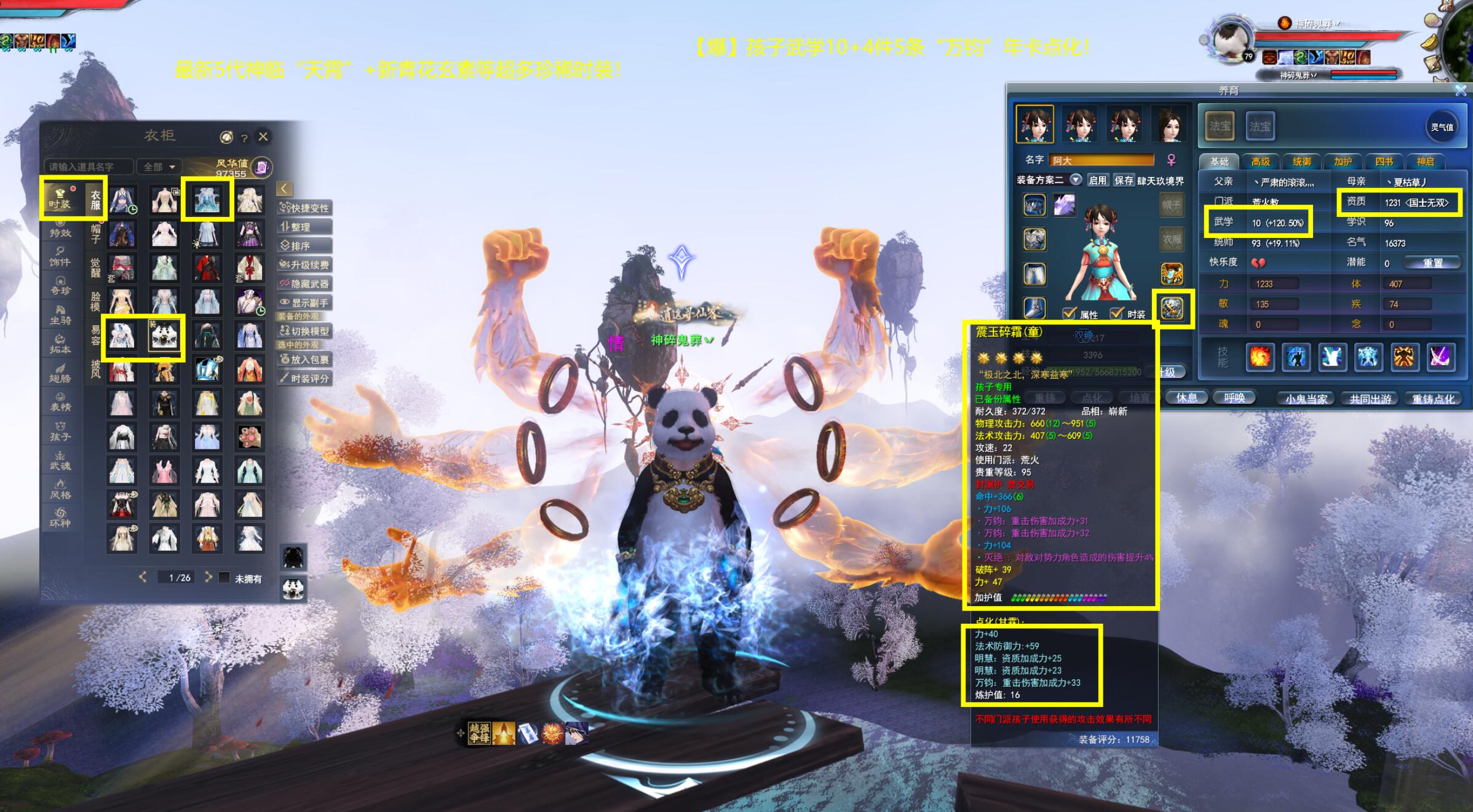Uncheck the 属性 attribute checkbox

click(x=1070, y=313)
